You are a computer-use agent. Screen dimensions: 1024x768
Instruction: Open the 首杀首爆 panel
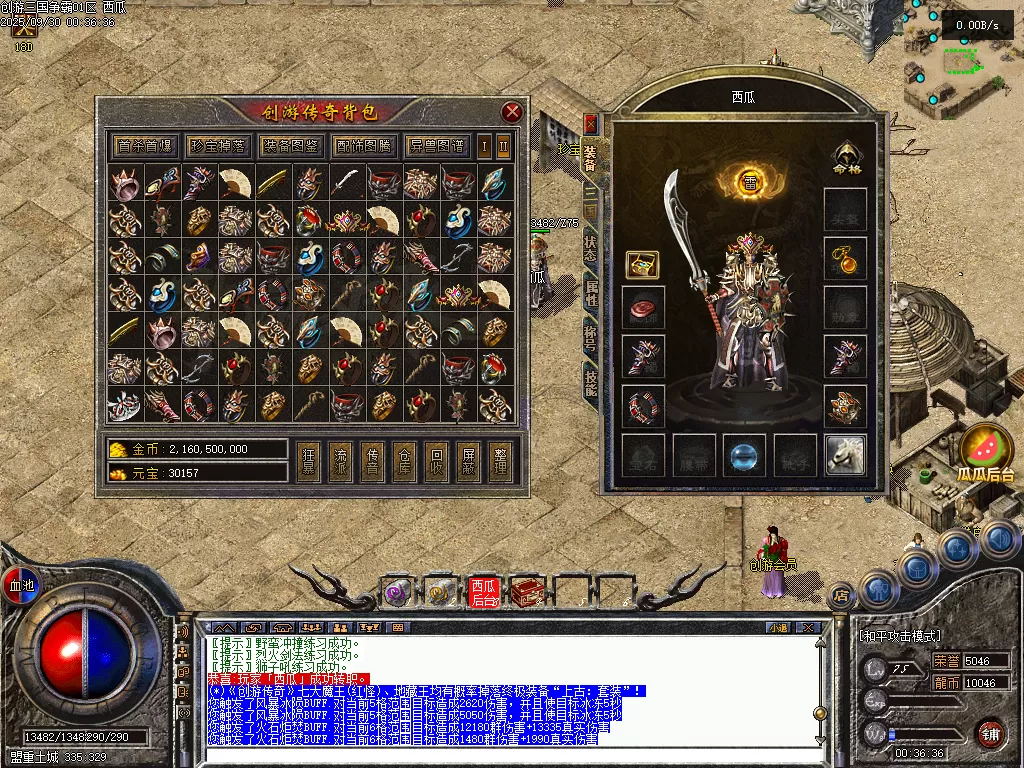tap(144, 146)
